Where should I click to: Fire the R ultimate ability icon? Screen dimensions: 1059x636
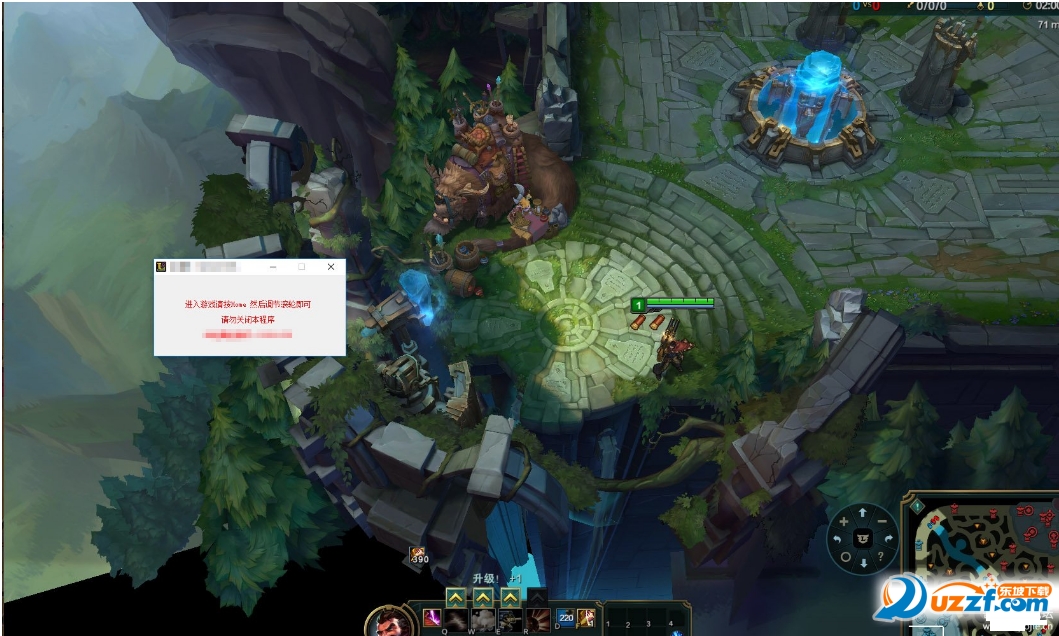coord(537,620)
